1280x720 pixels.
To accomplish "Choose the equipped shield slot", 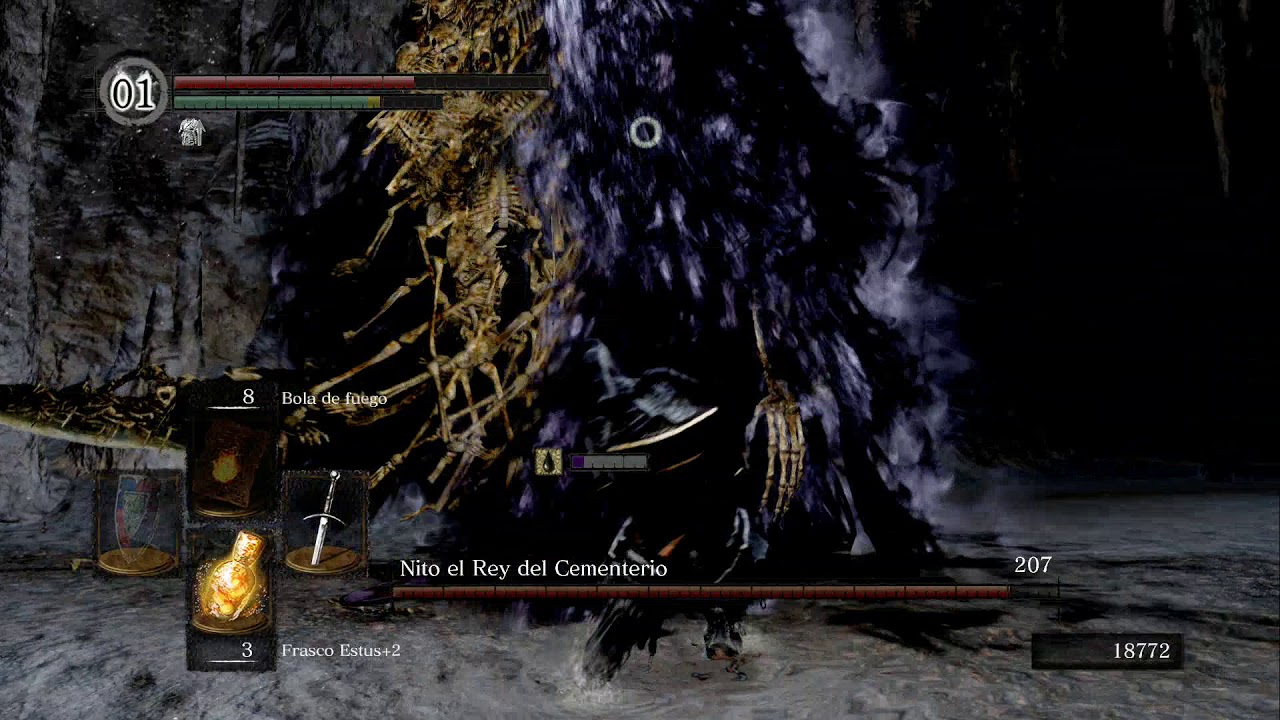I will click(x=139, y=522).
